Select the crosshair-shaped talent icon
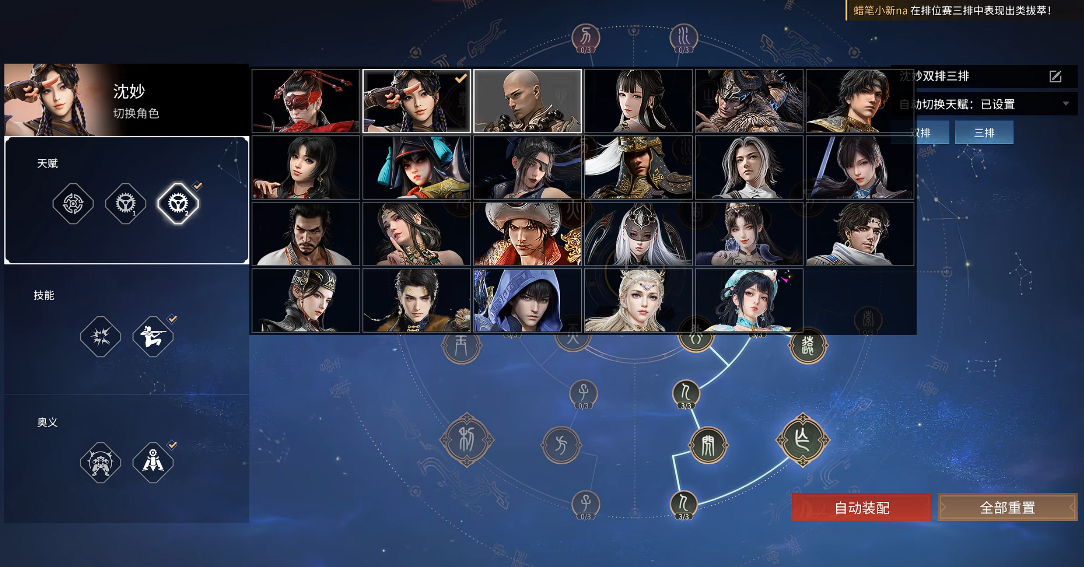Screen dimensions: 1084x567 73,204
